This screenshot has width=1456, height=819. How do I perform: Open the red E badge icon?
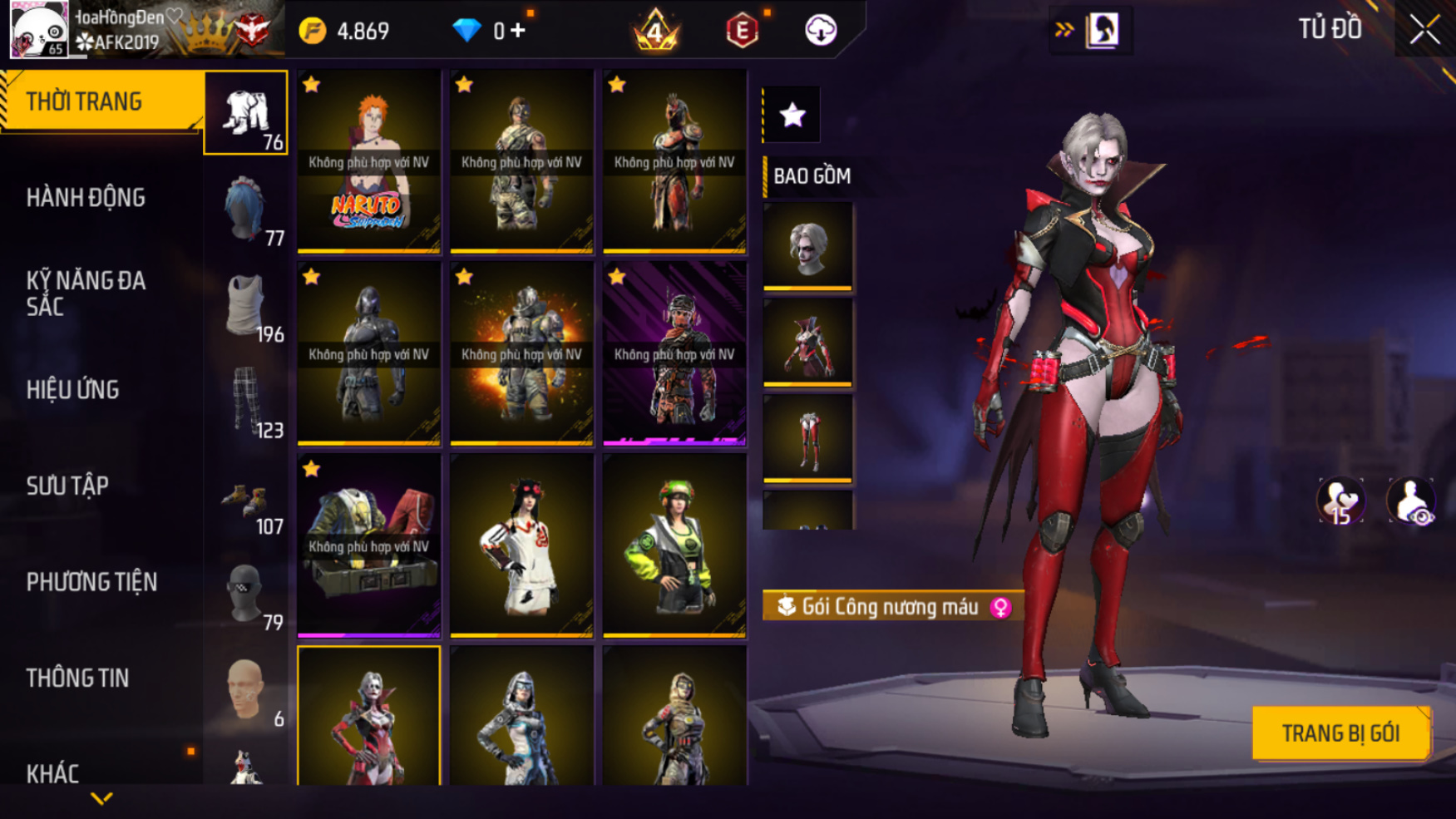(x=741, y=32)
